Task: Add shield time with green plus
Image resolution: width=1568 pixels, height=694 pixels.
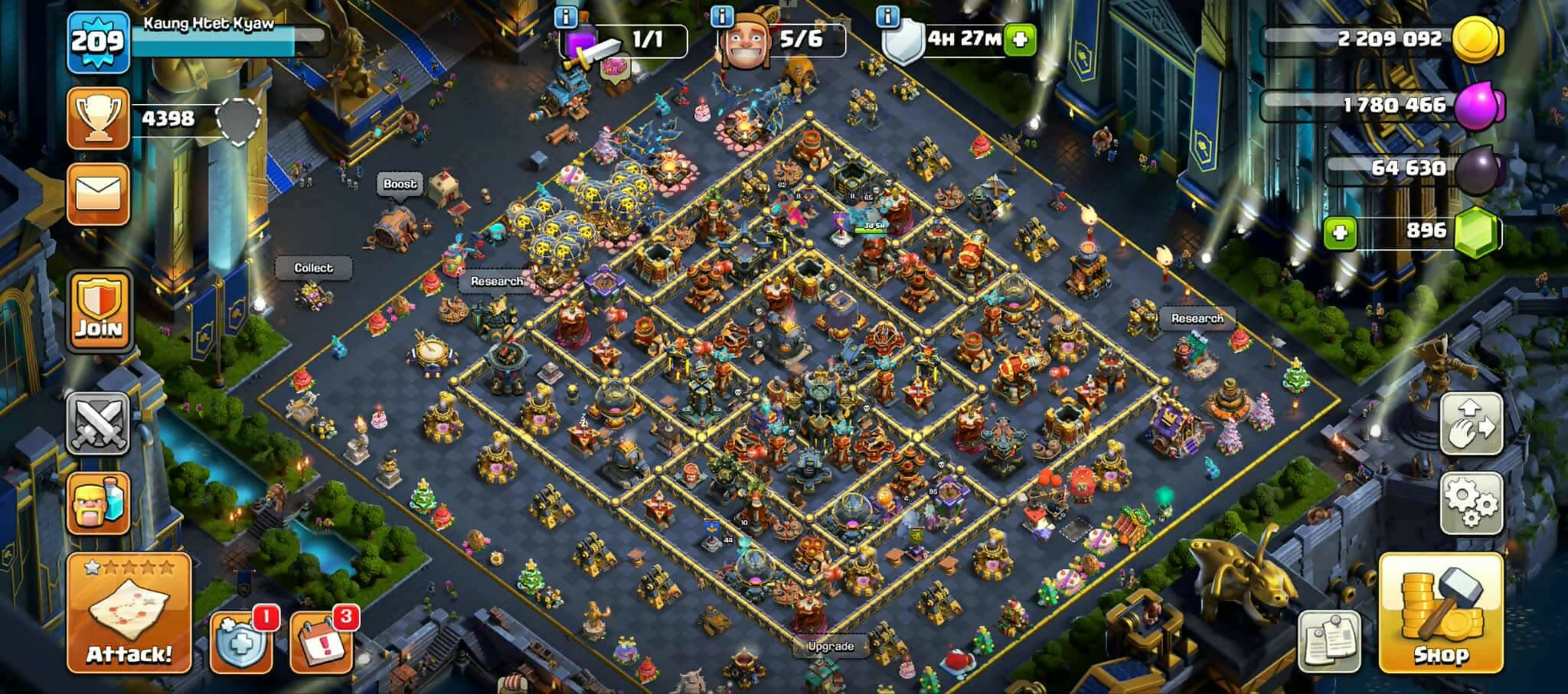Action: (1019, 39)
